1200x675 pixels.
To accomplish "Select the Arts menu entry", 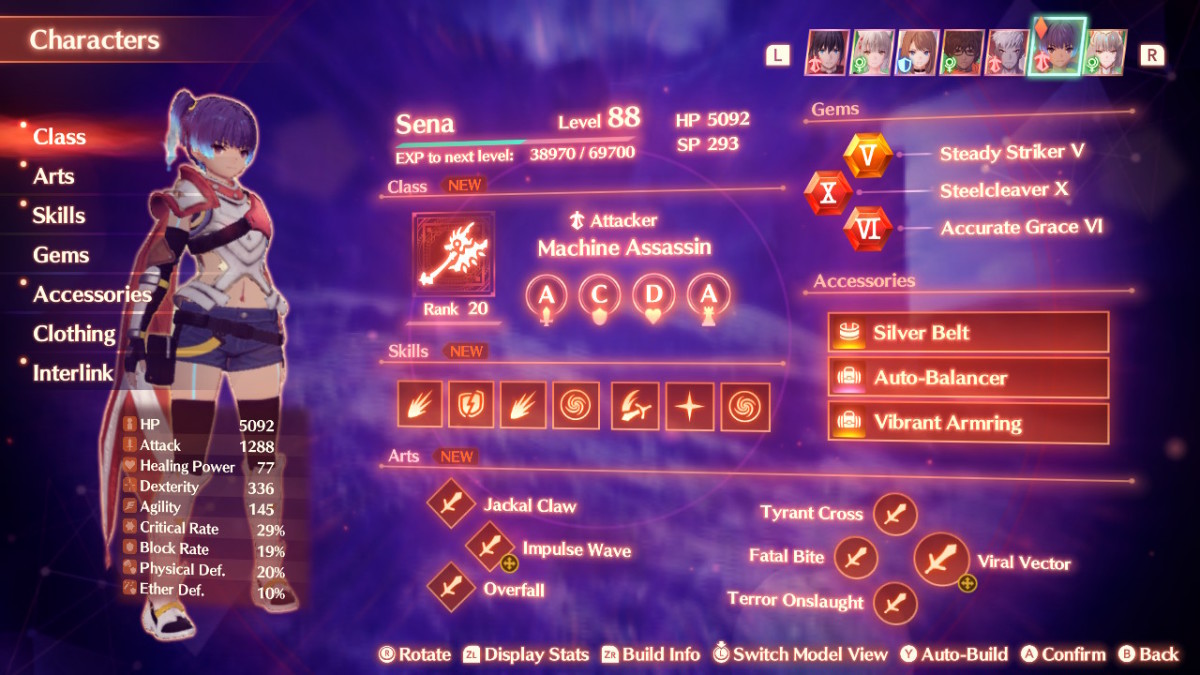I will pyautogui.click(x=53, y=176).
